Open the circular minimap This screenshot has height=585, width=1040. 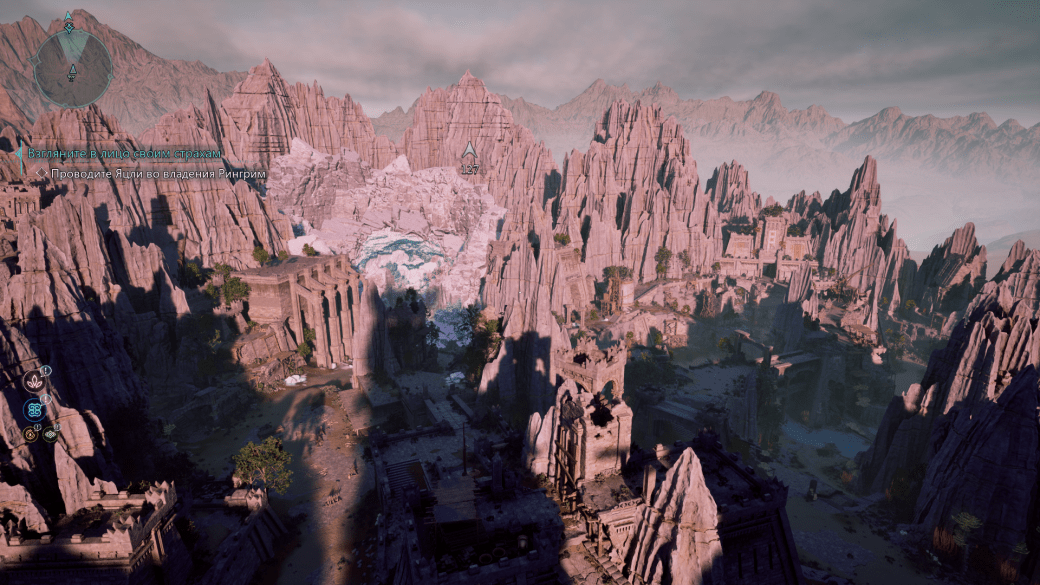click(72, 67)
